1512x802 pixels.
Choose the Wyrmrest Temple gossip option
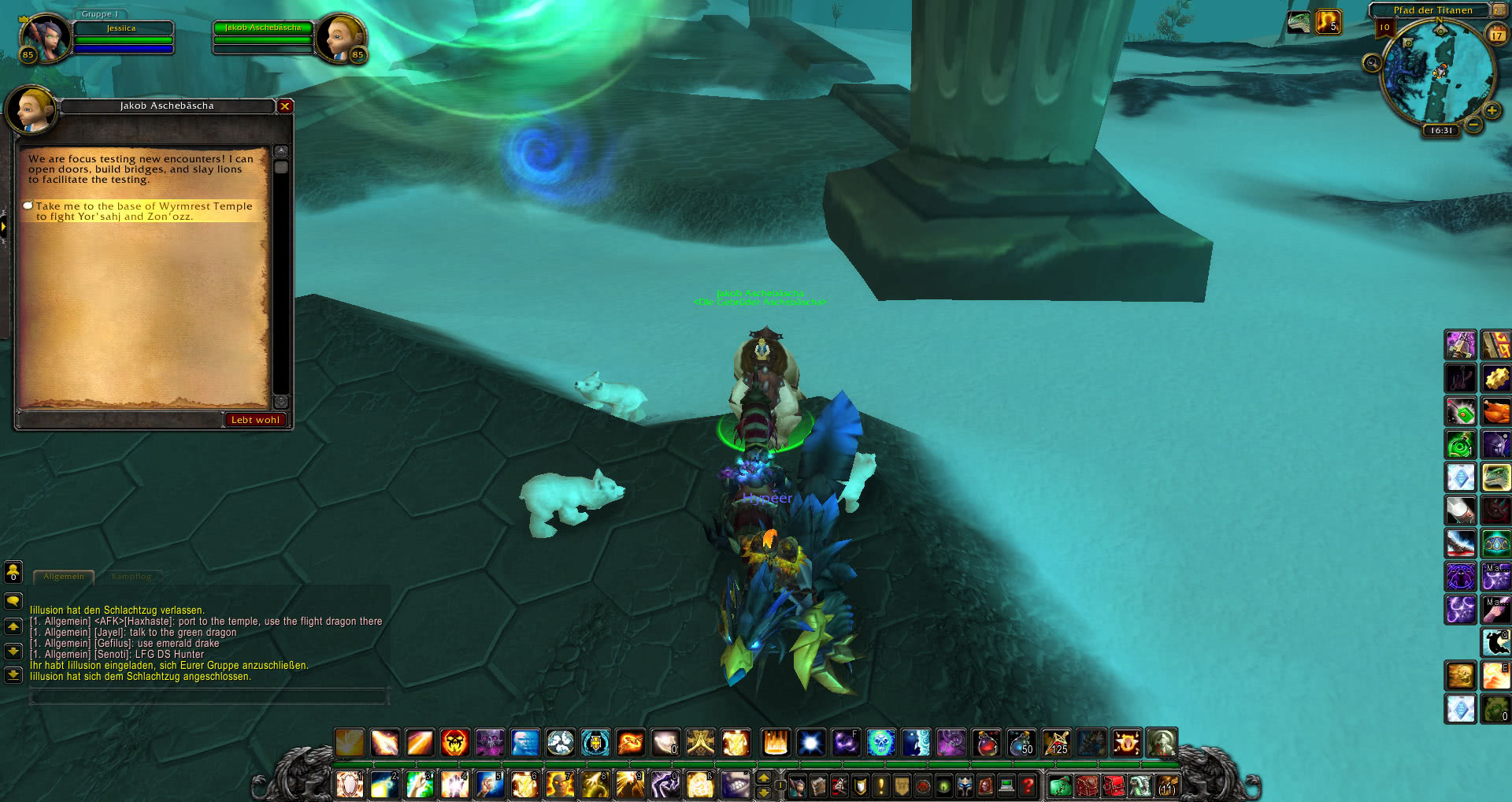coord(144,211)
